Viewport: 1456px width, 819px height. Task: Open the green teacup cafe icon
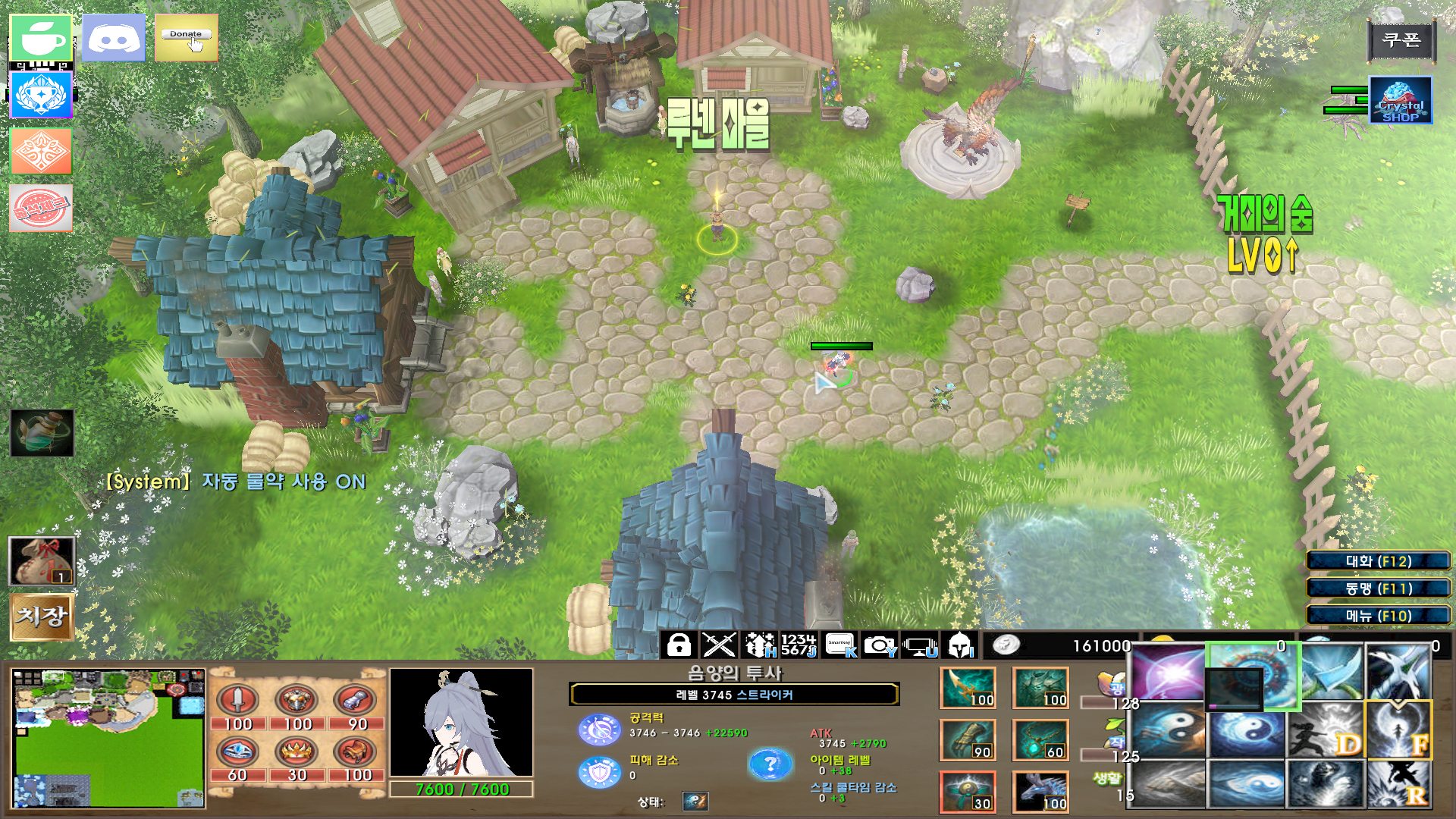click(41, 38)
